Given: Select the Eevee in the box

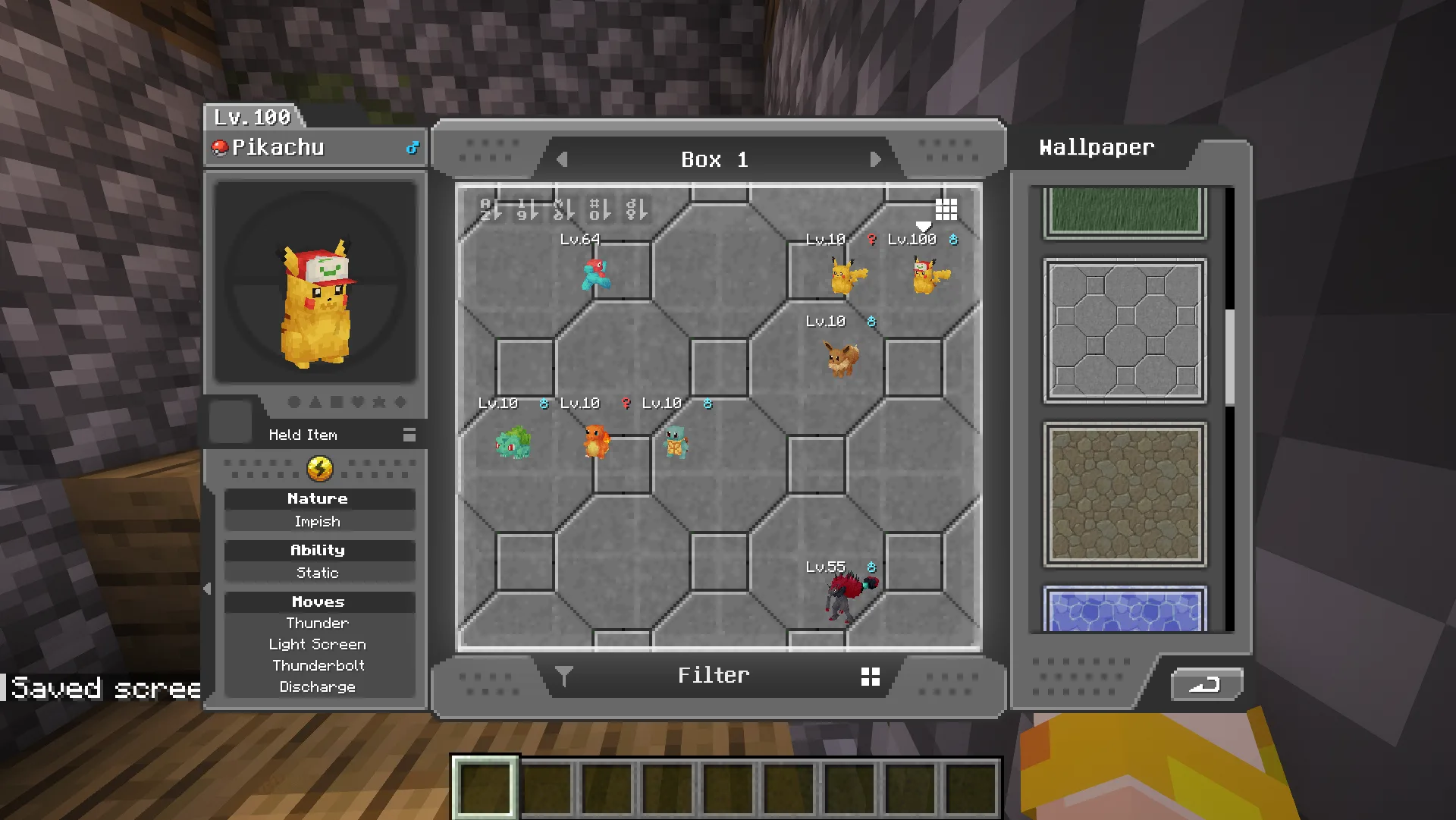Looking at the screenshot, I should coord(842,358).
